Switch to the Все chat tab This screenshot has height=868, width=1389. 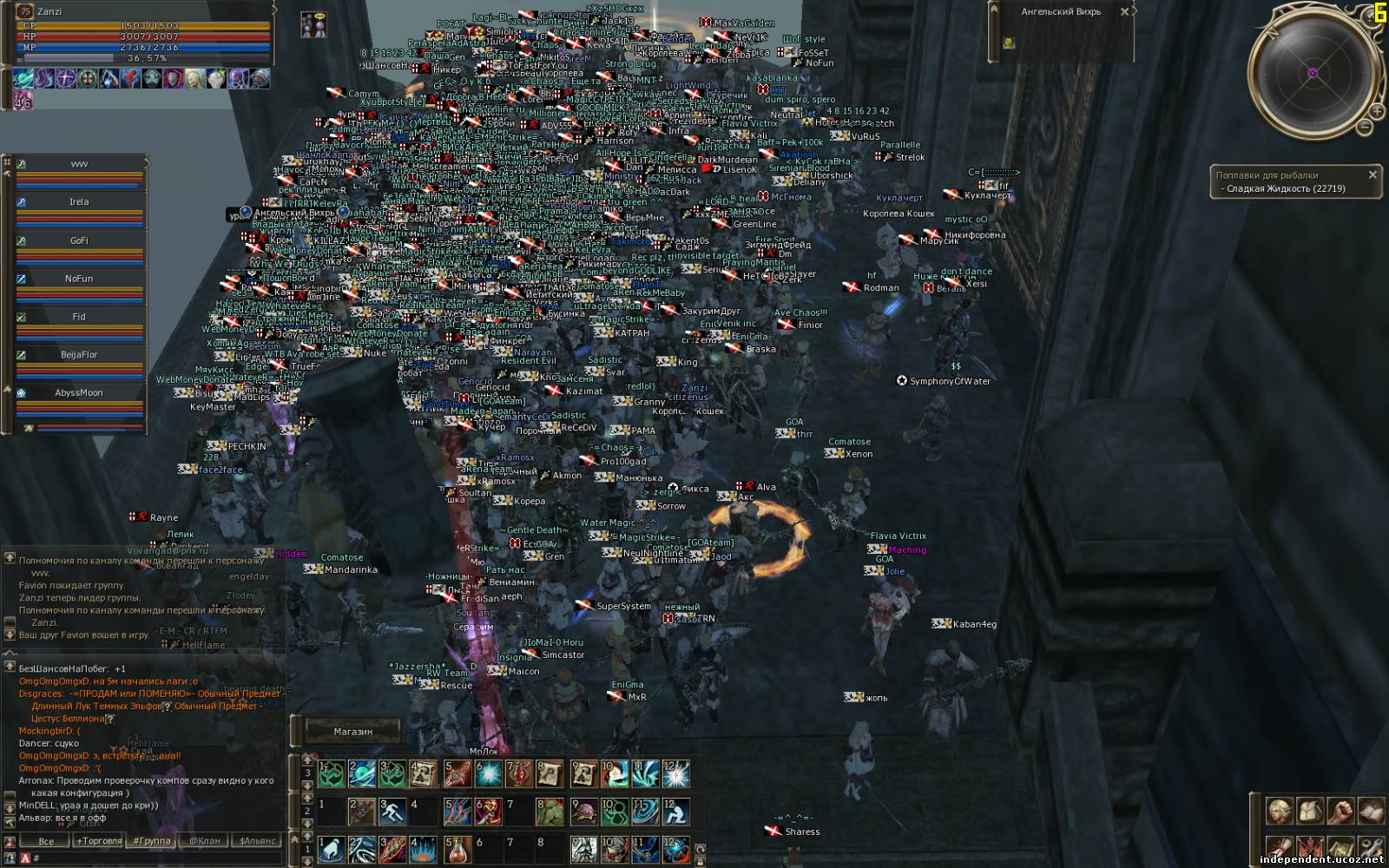point(46,840)
